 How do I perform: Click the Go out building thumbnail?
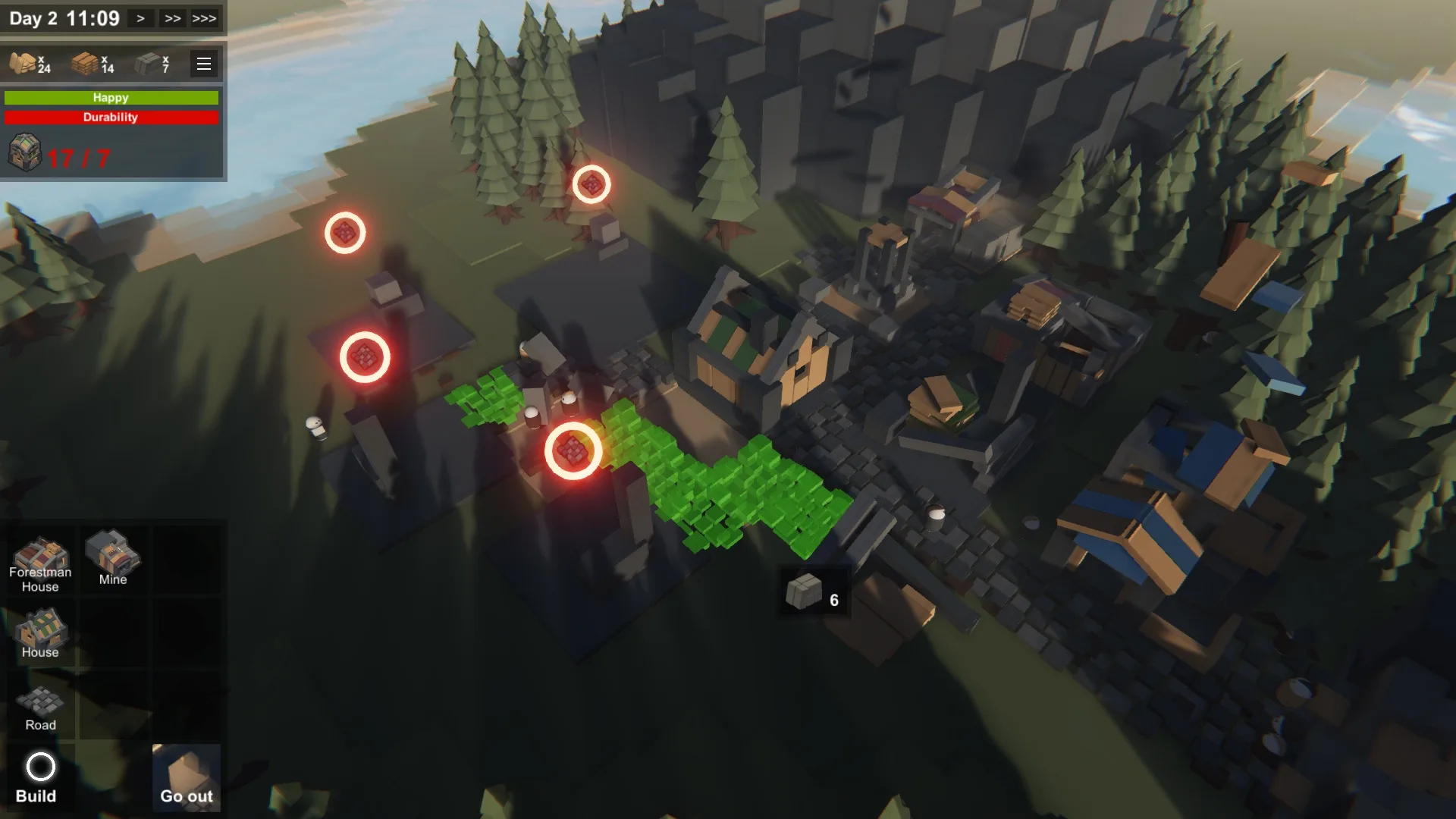186,775
